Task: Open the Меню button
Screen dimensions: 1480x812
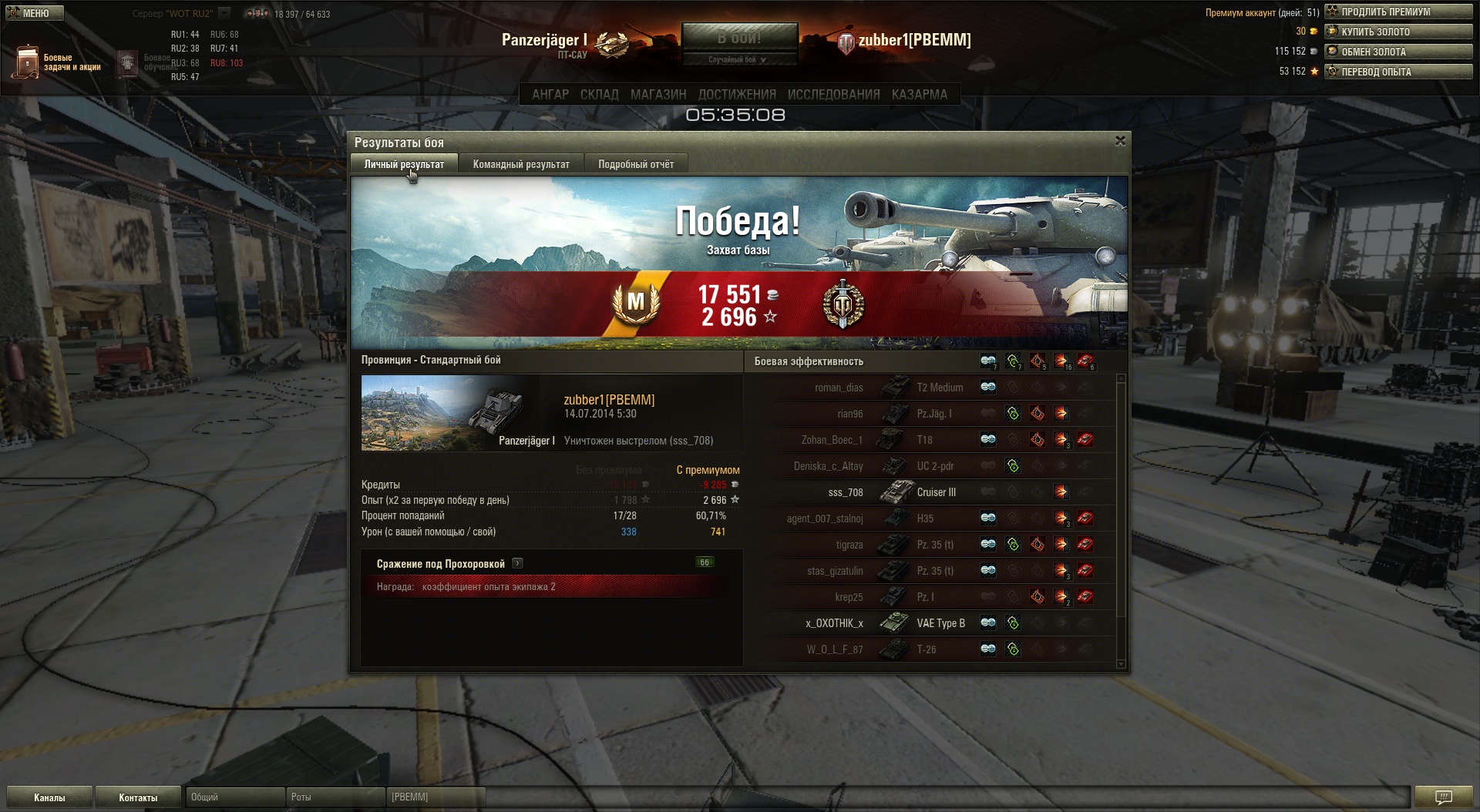Action: [35, 13]
